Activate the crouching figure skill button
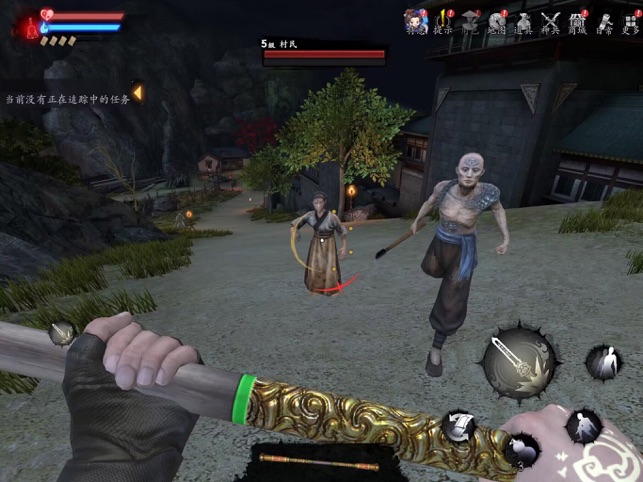The width and height of the screenshot is (643, 482). [582, 425]
